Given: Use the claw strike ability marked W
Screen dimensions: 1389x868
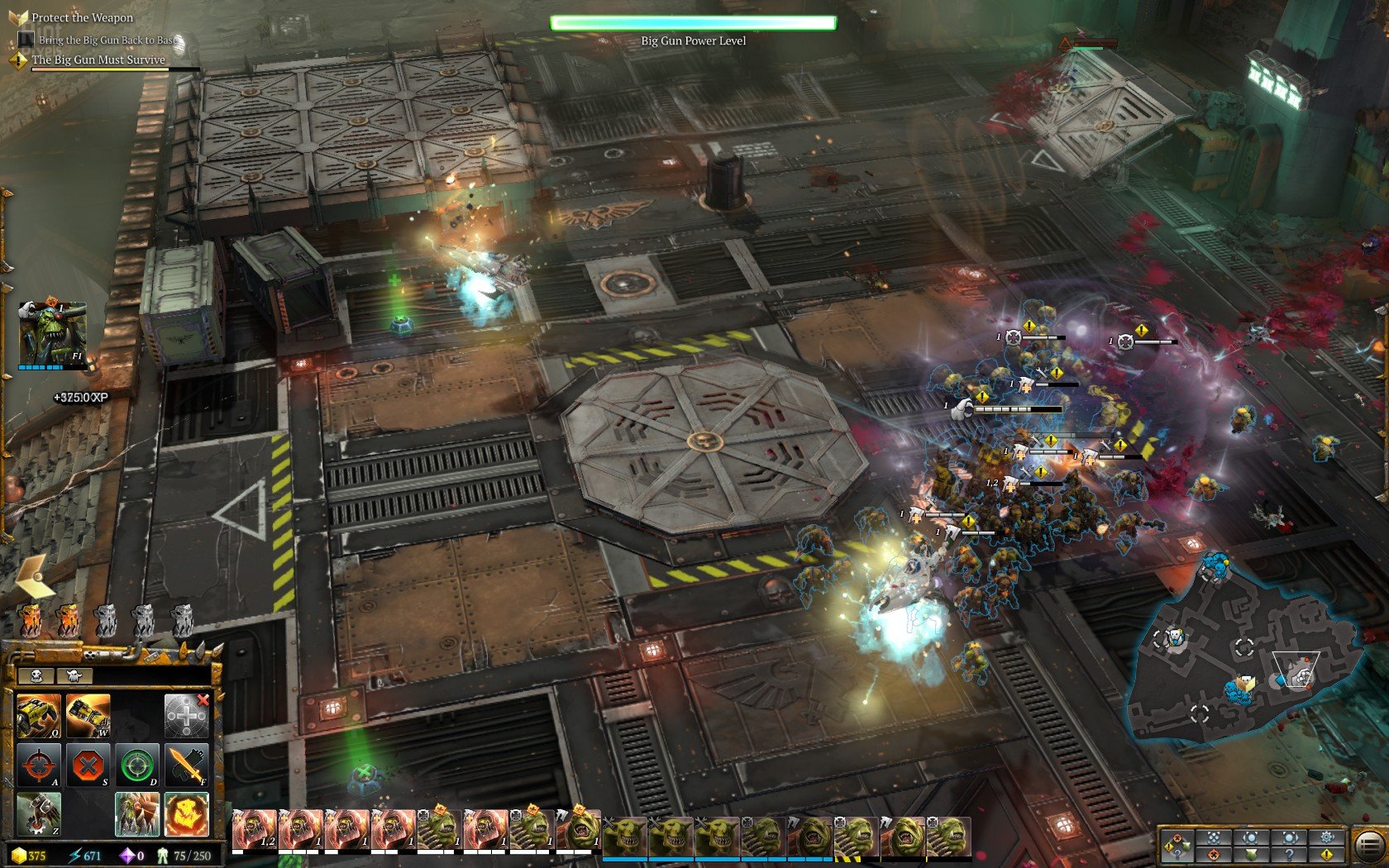Looking at the screenshot, I should pos(88,715).
